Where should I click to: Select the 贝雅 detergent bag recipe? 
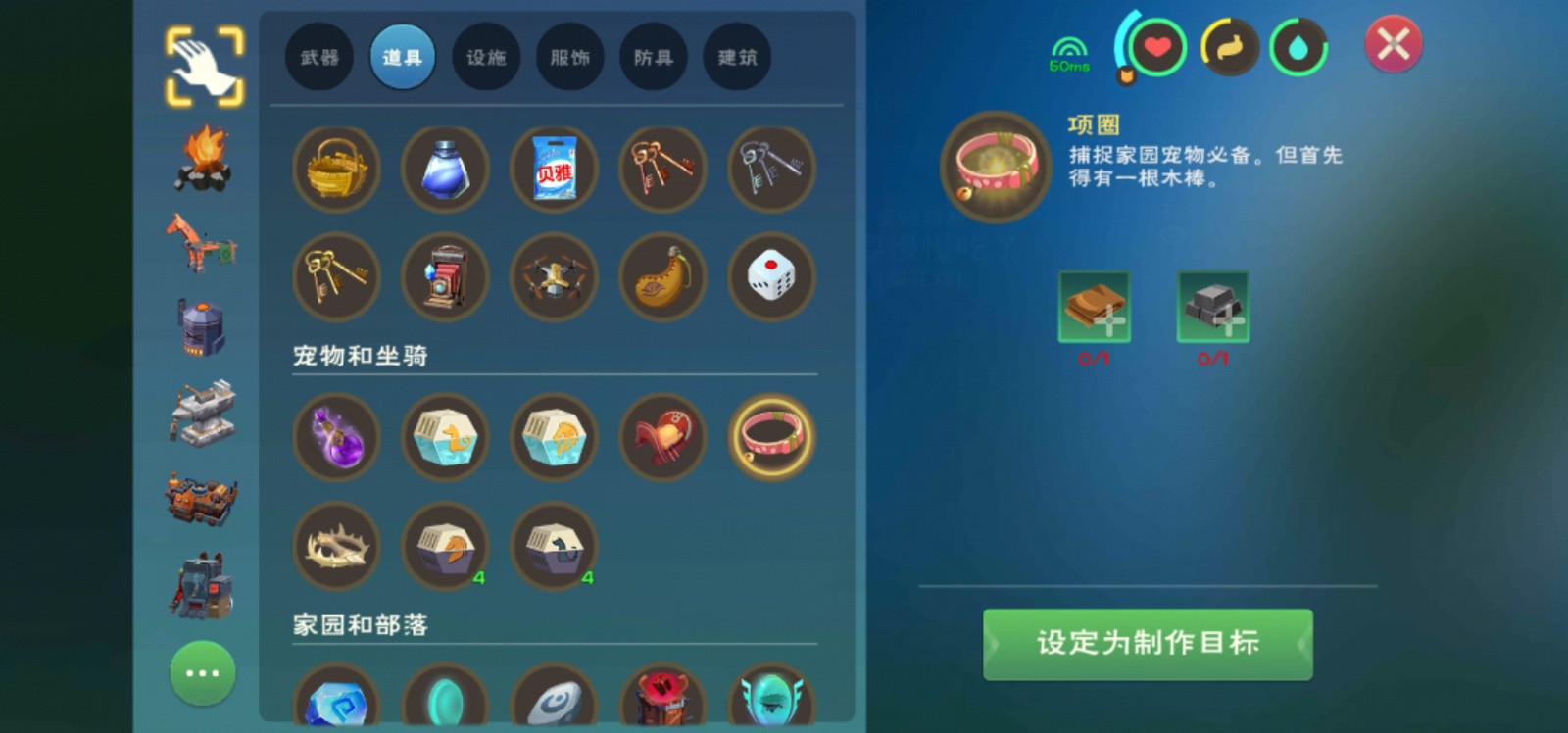click(x=554, y=169)
